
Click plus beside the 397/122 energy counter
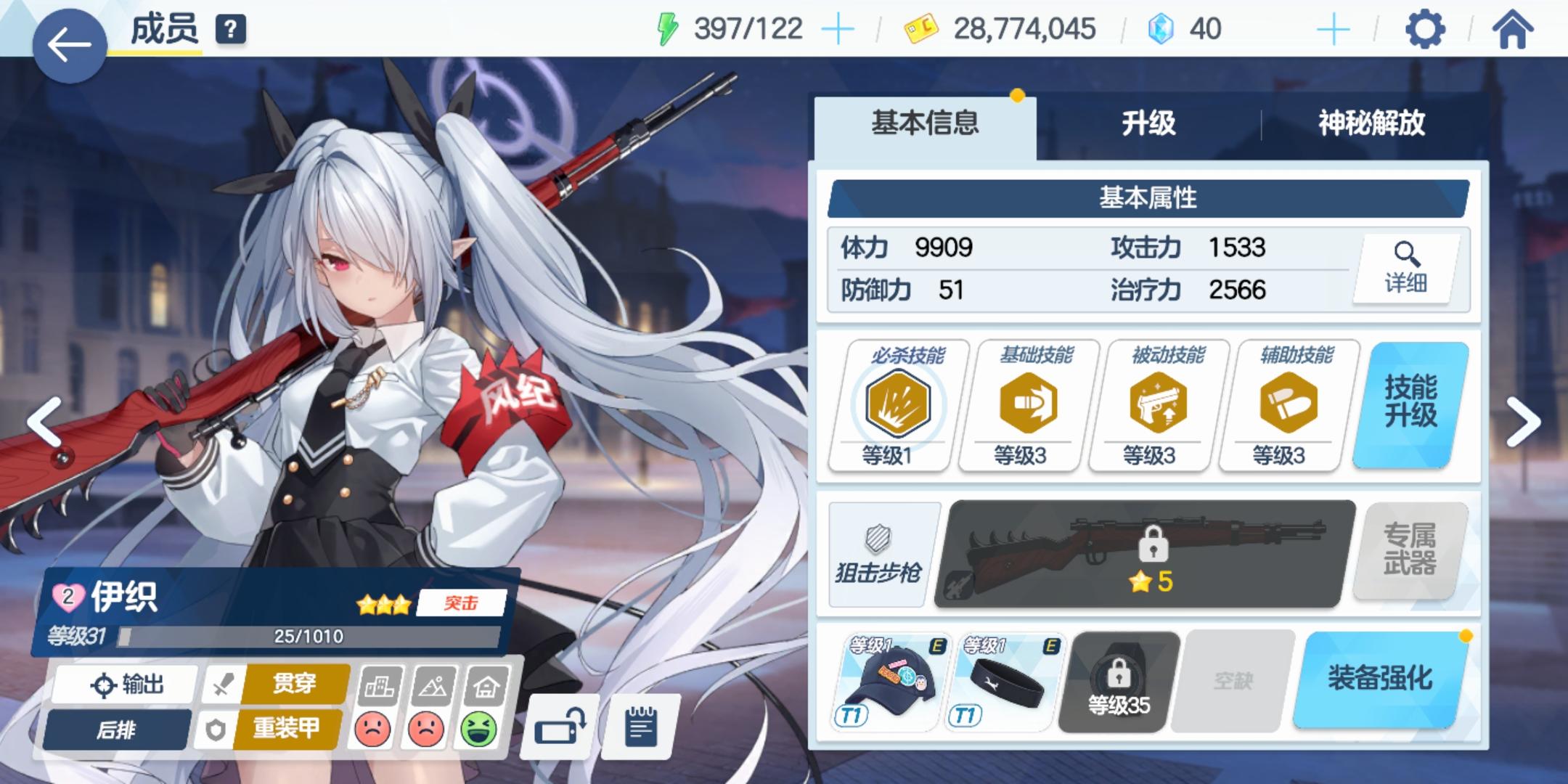[840, 29]
